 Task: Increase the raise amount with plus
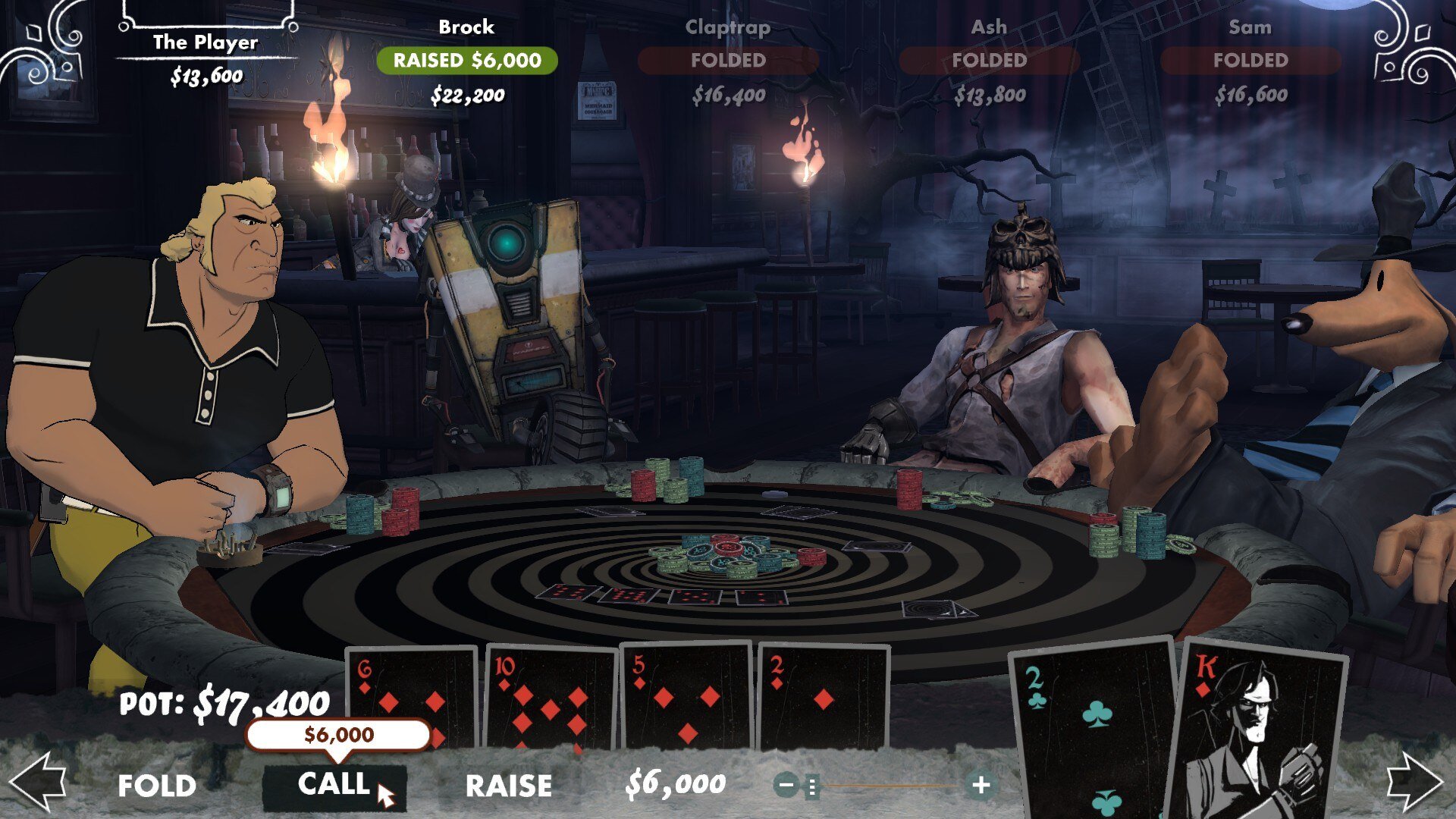click(981, 785)
